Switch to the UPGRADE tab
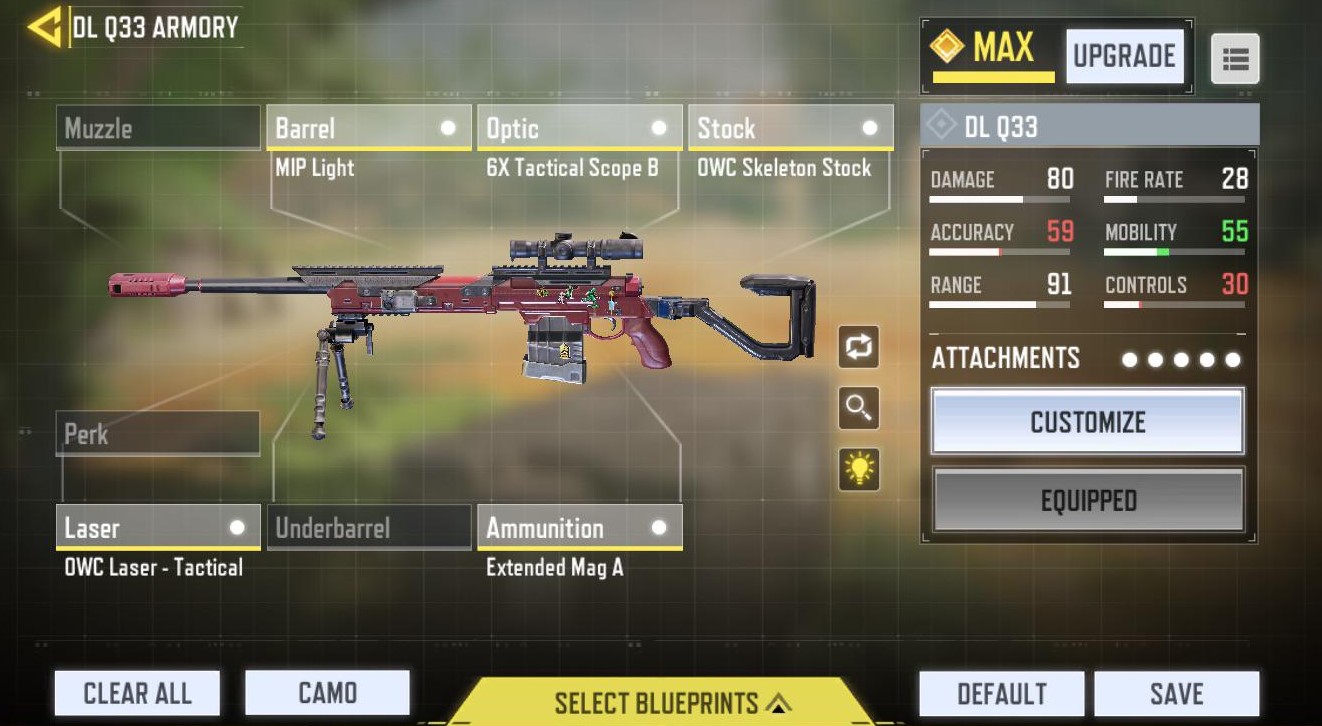Viewport: 1322px width, 726px height. pos(1124,57)
